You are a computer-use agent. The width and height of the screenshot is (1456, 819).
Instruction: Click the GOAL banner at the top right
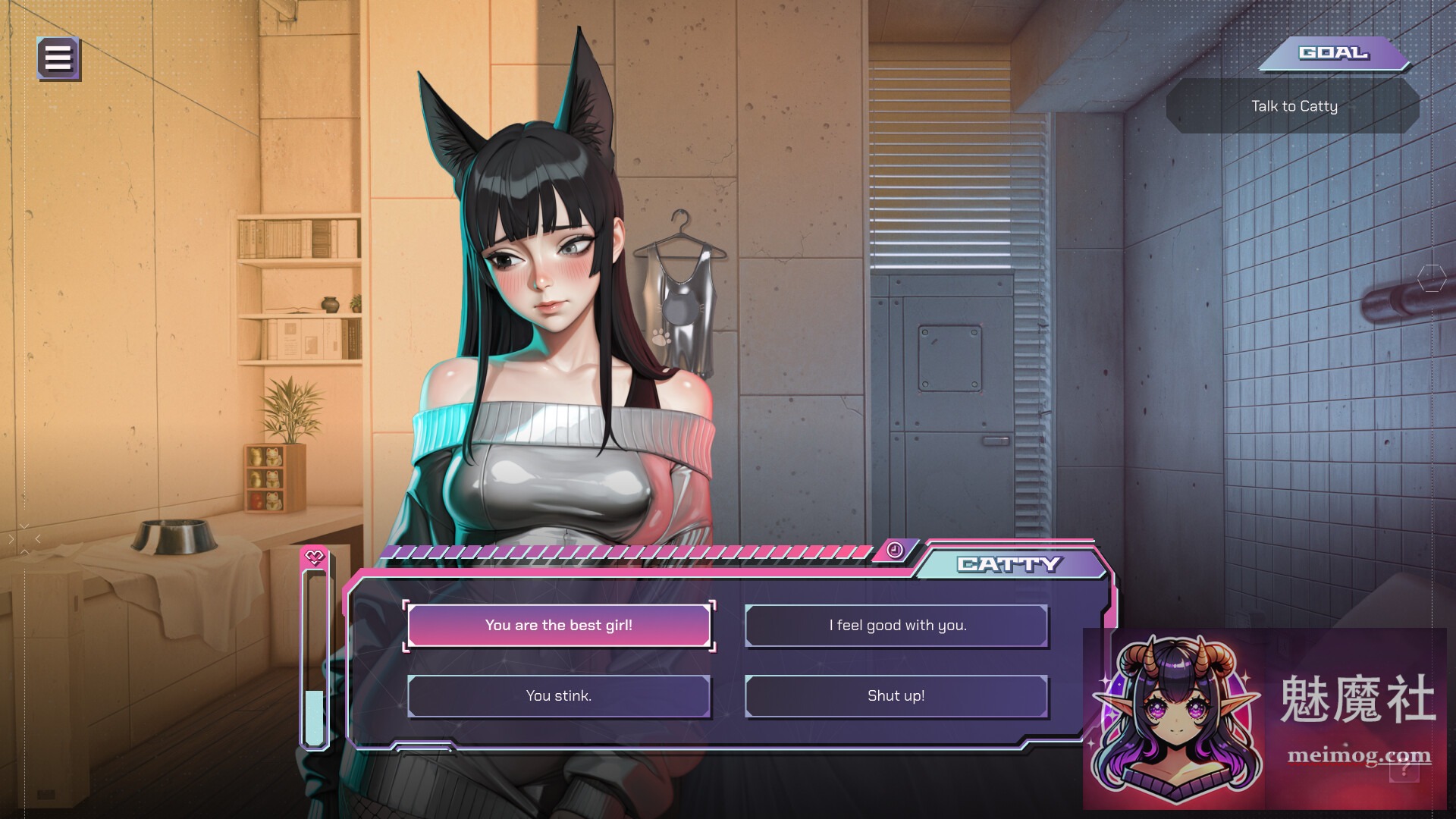[1335, 53]
